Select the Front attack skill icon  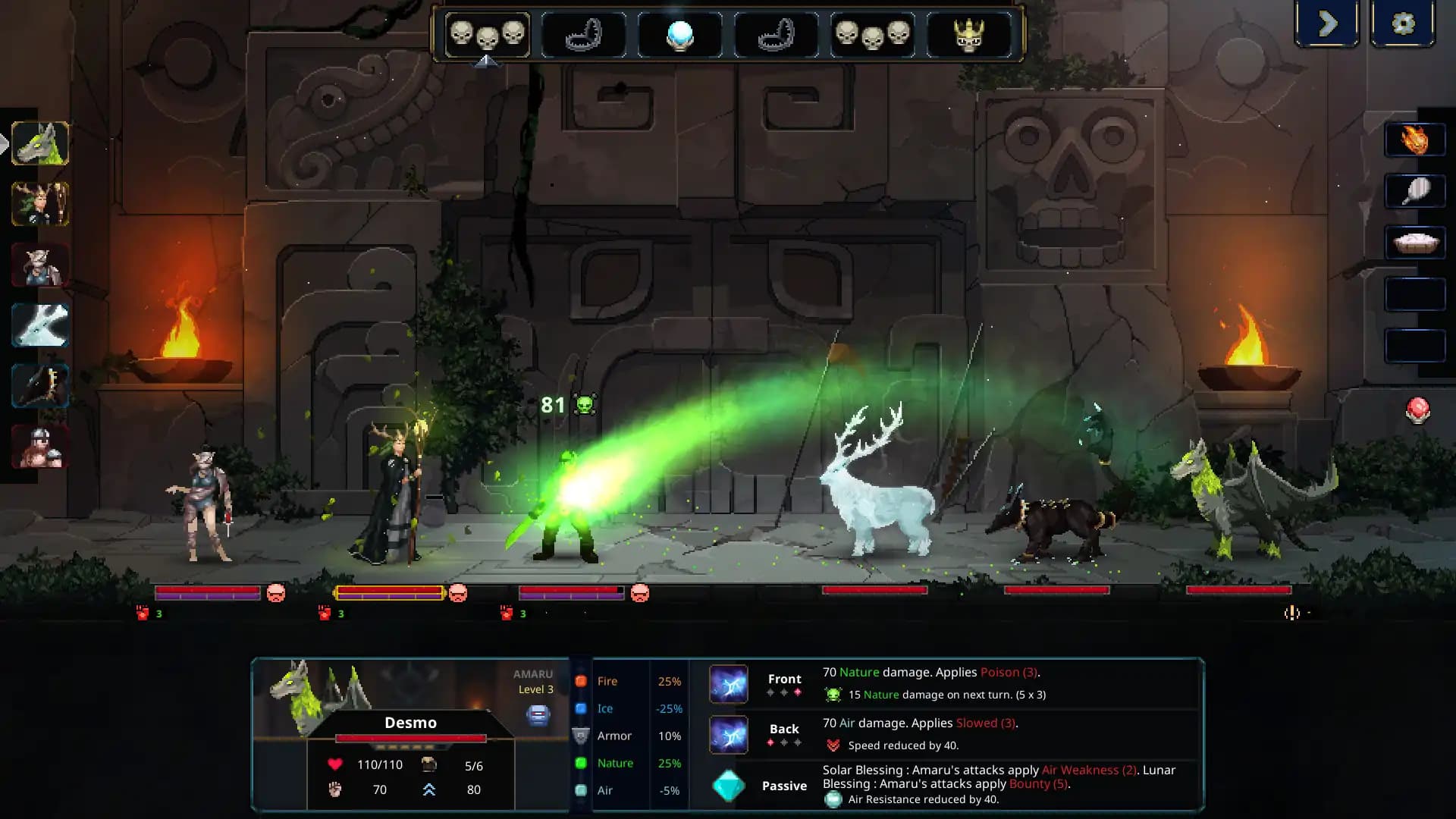(728, 683)
